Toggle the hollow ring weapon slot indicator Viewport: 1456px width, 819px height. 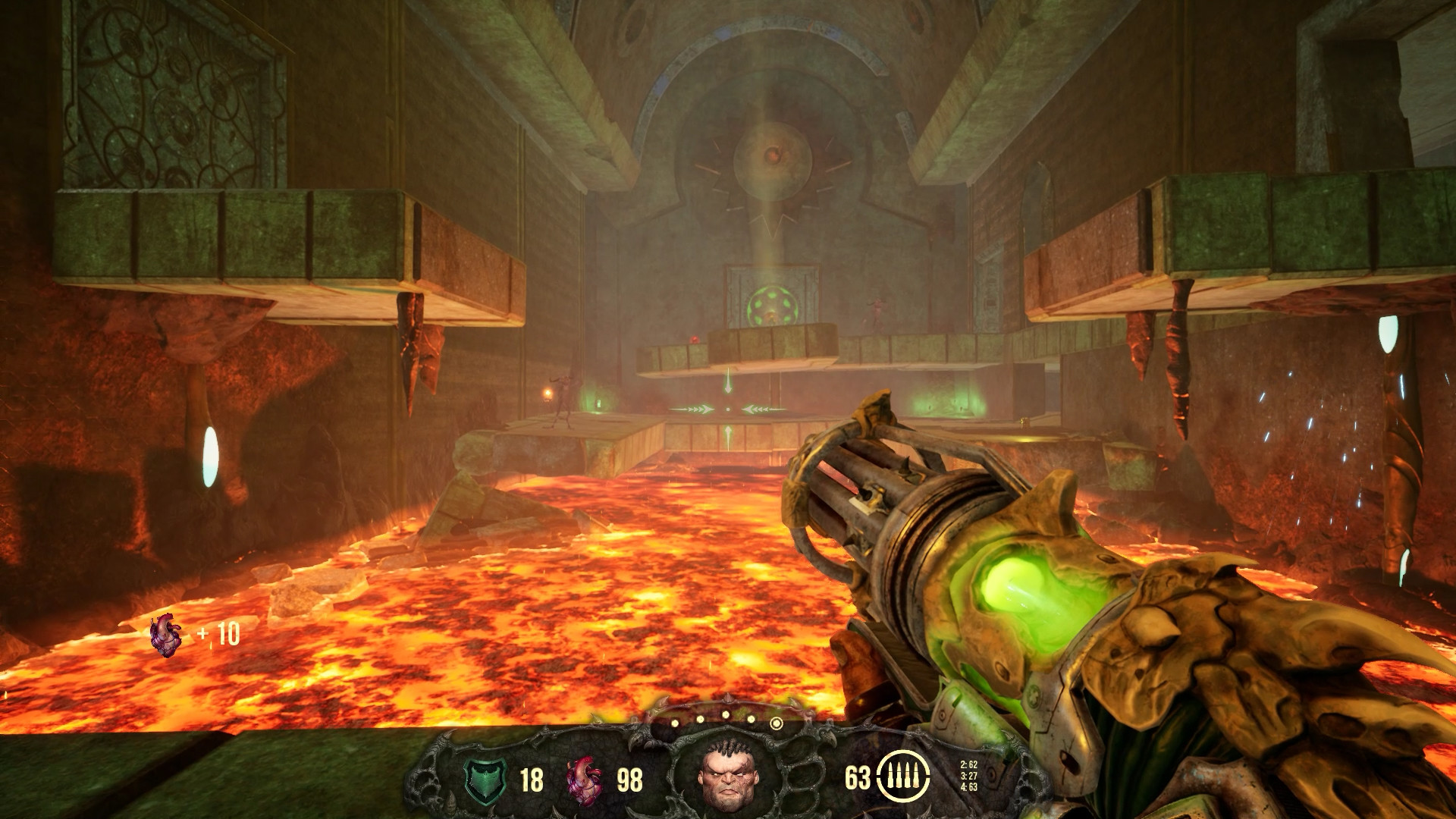point(777,723)
